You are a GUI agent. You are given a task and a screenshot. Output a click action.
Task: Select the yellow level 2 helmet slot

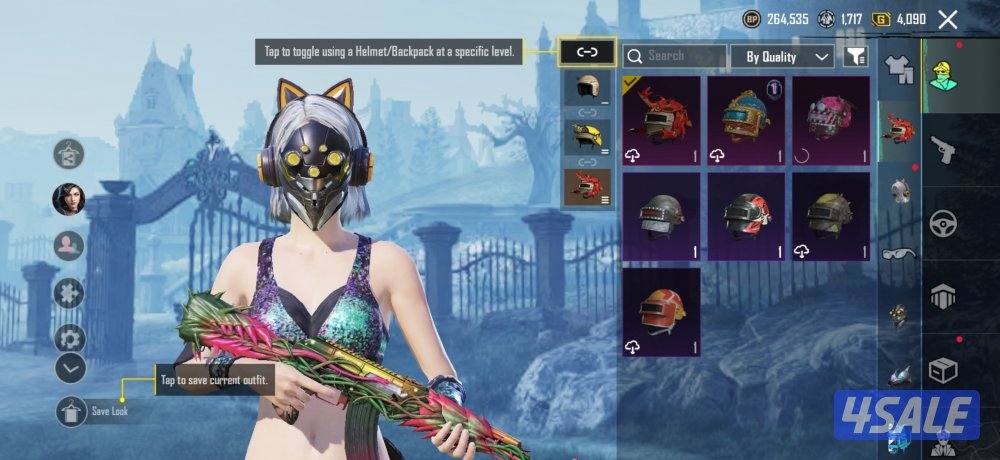[x=587, y=137]
